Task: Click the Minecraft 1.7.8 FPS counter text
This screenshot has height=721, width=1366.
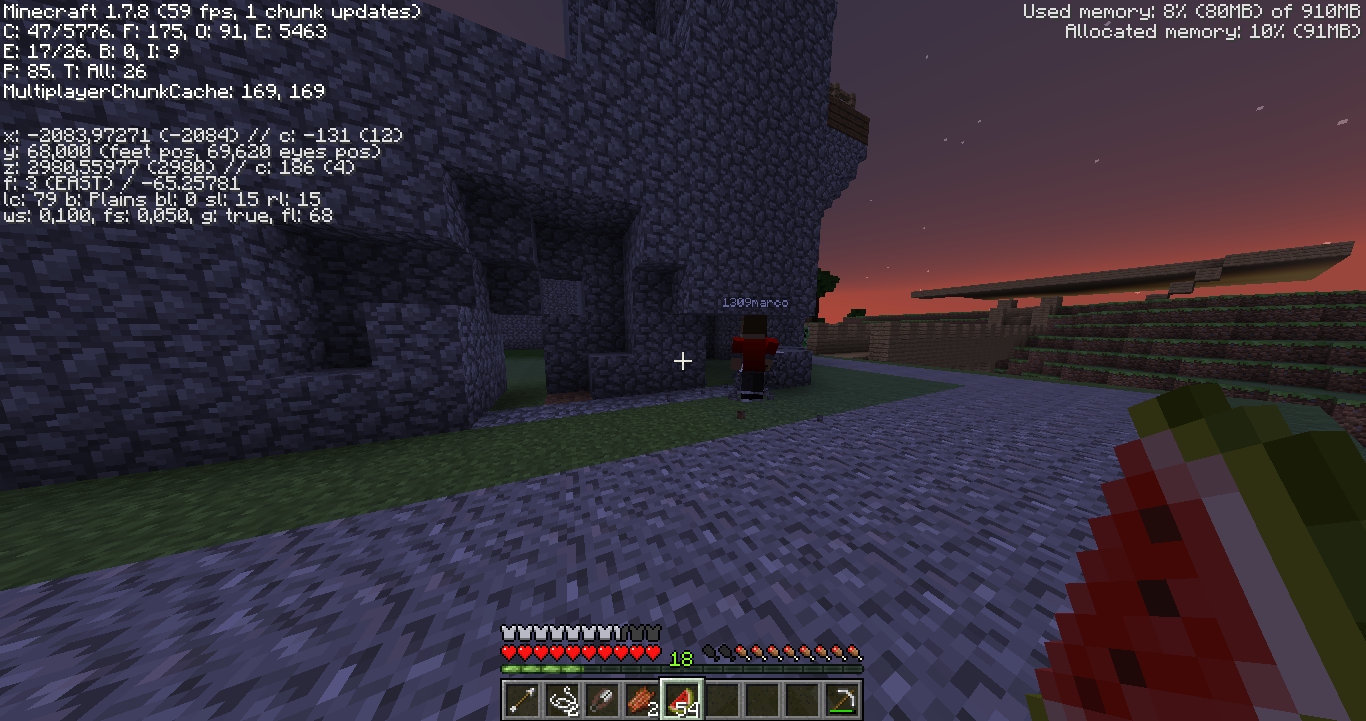Action: pos(210,11)
